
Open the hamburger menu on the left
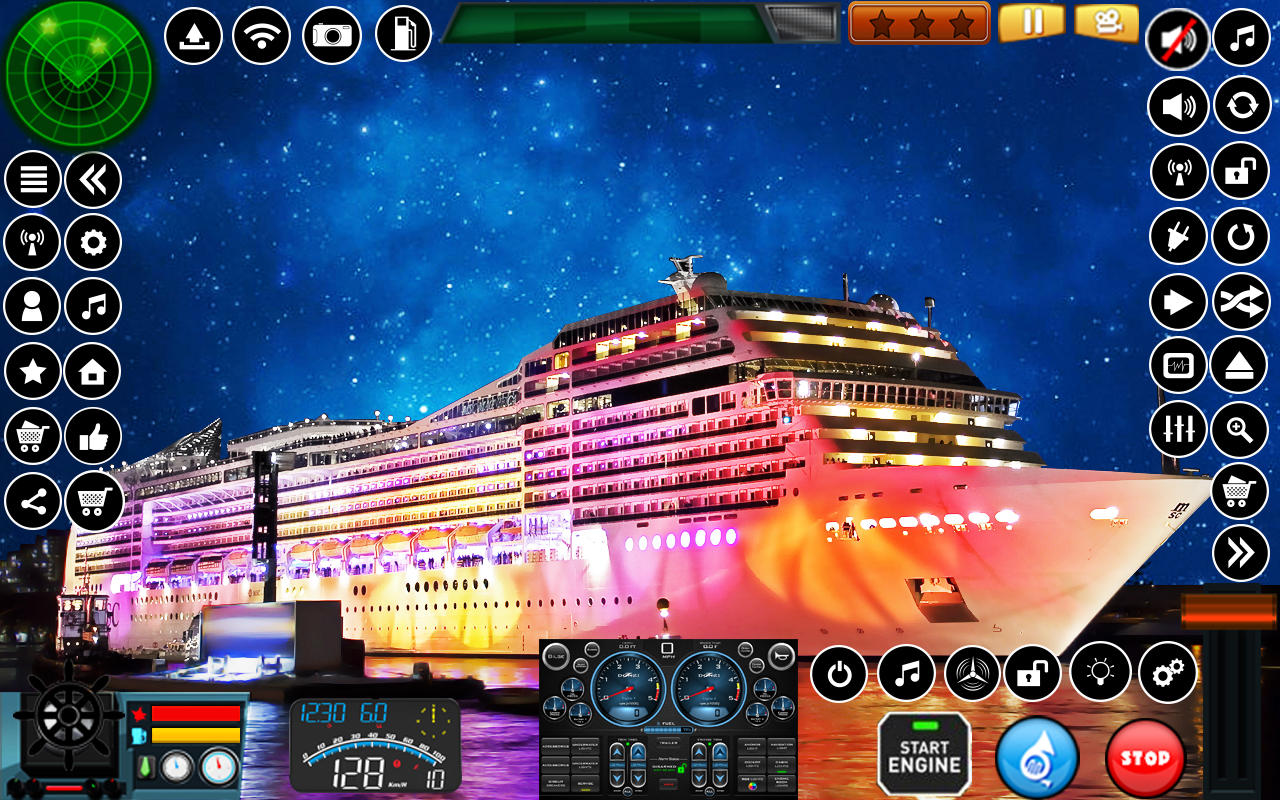[33, 177]
